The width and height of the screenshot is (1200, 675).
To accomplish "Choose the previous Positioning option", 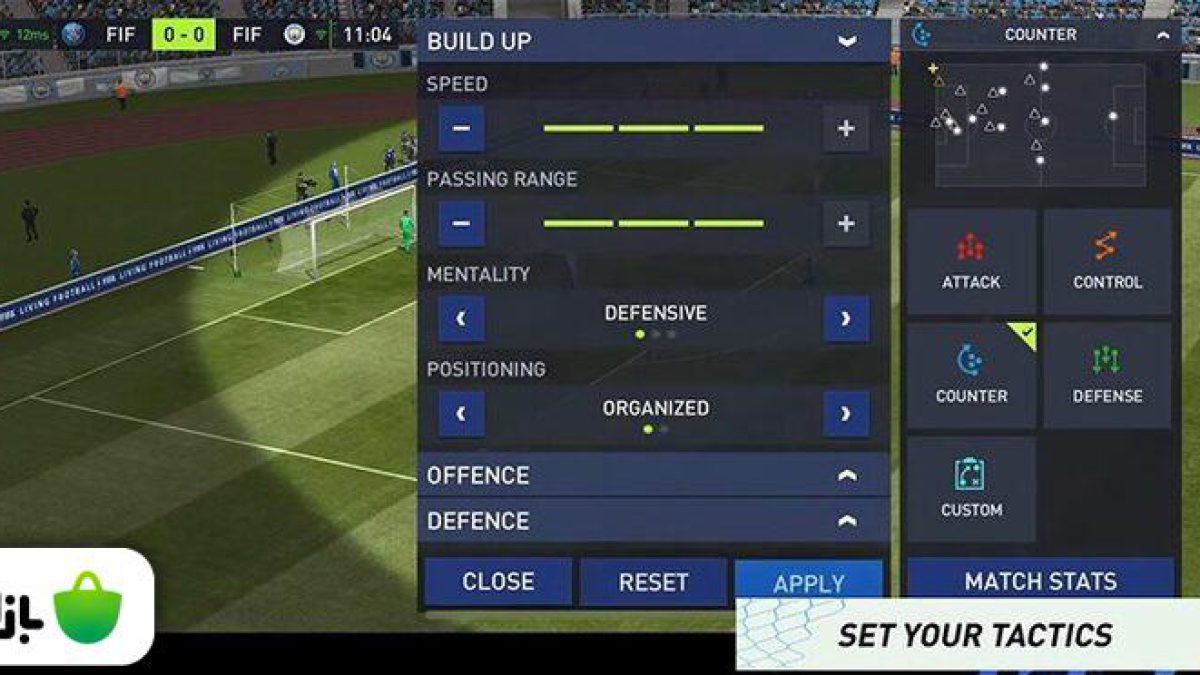I will [x=461, y=414].
